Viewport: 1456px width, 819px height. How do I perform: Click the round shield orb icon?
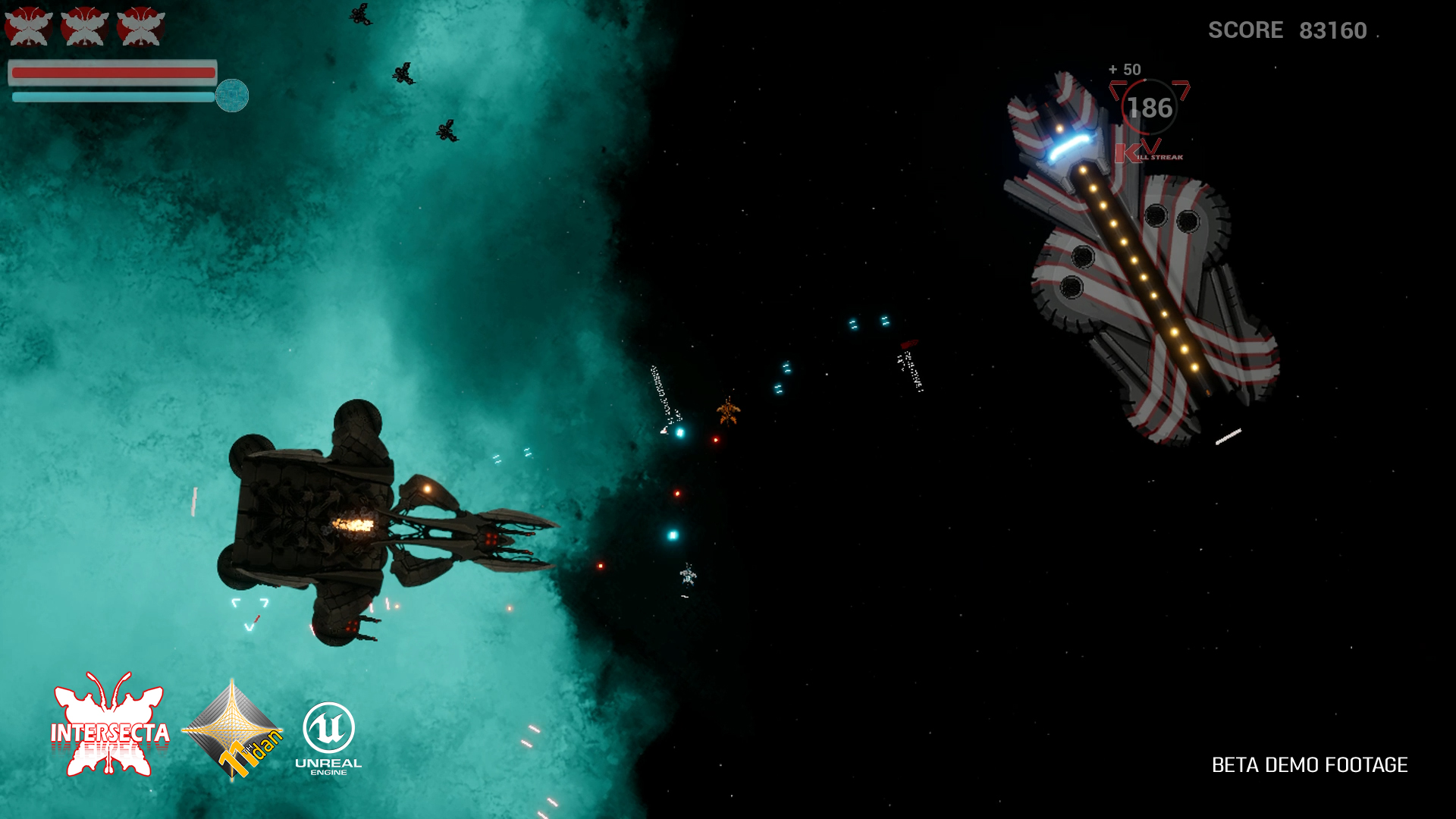[x=232, y=96]
